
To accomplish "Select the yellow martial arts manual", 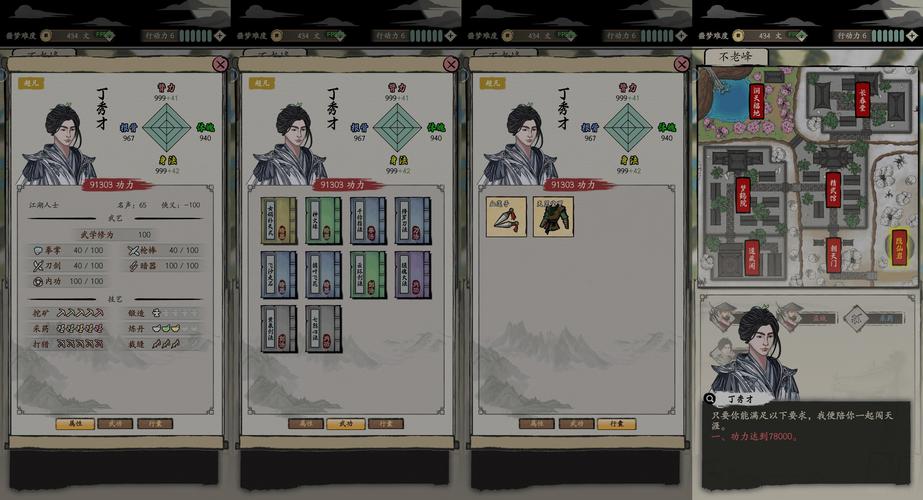I will (279, 221).
